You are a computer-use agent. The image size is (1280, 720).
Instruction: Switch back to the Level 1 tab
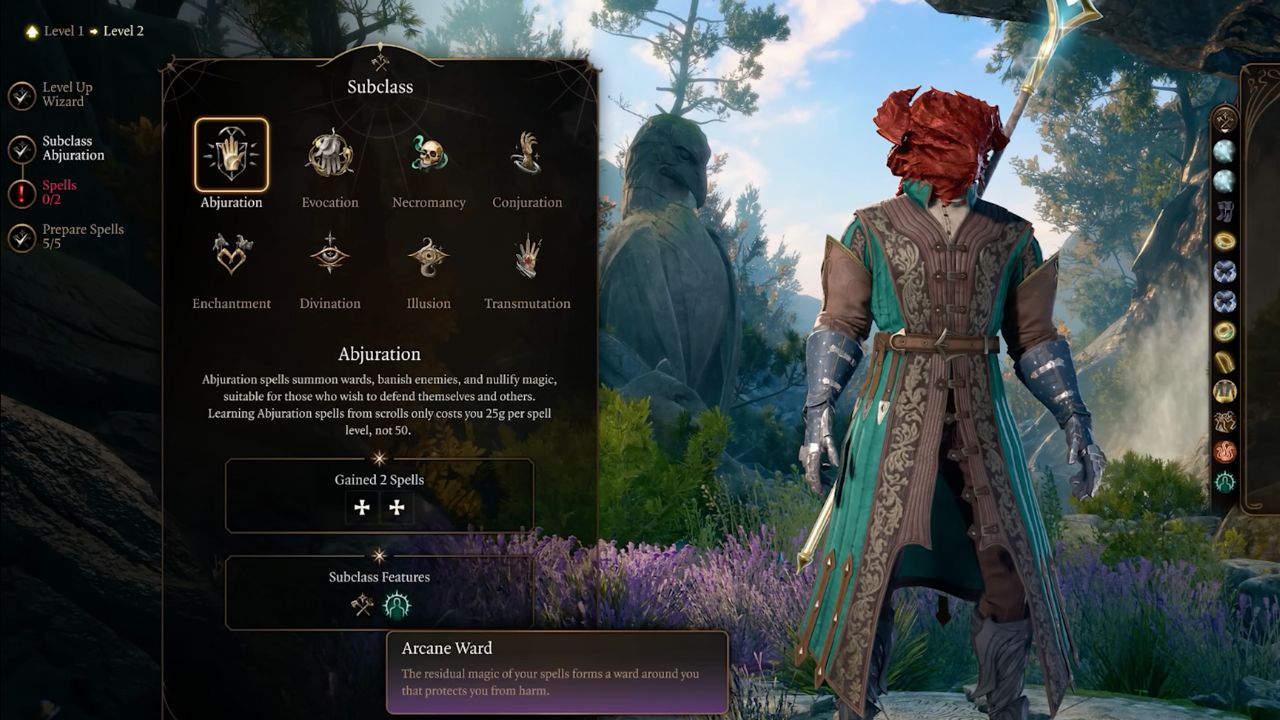(x=62, y=30)
